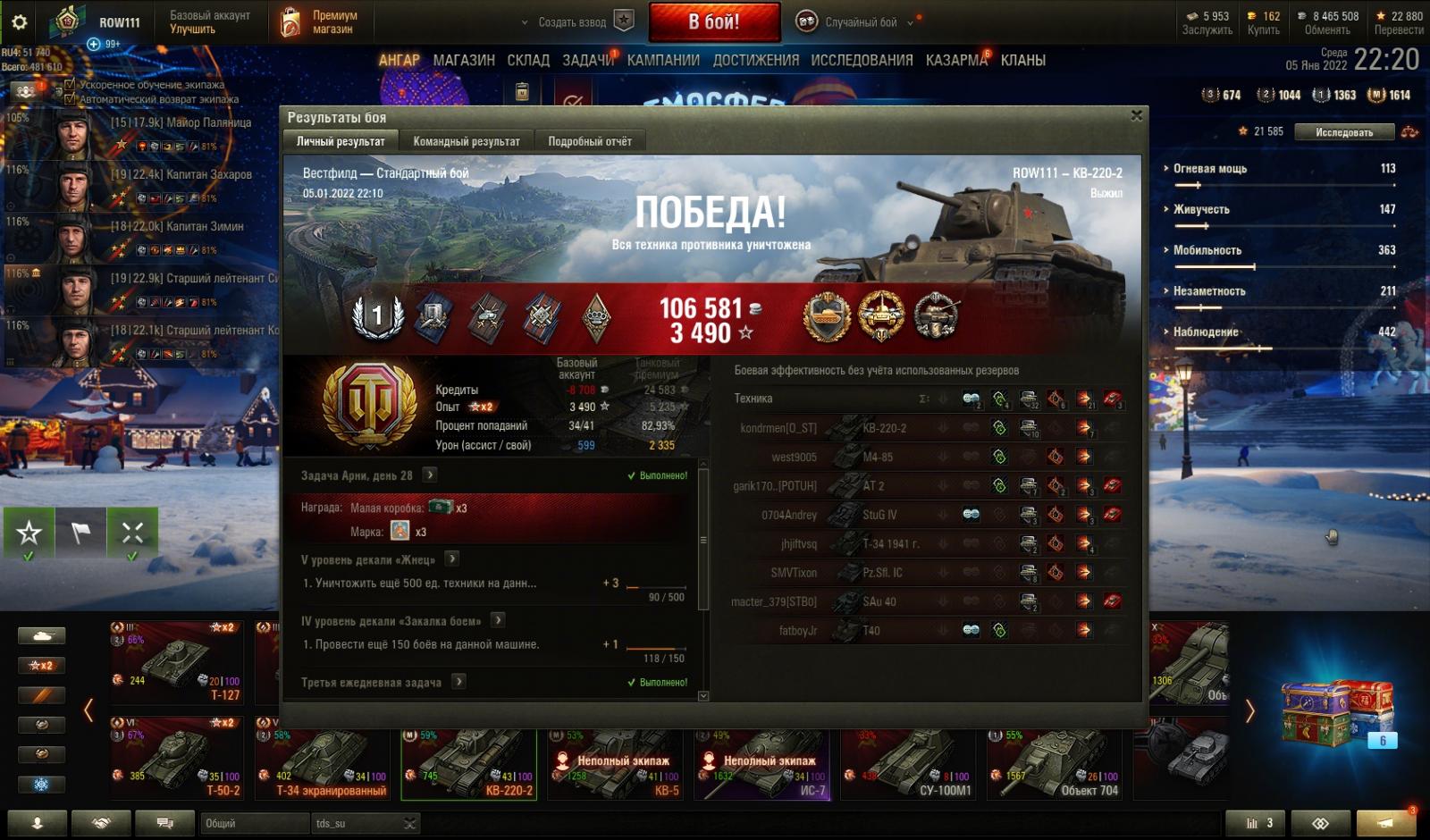
Task: Start battle with the В бой! button
Action: (713, 22)
